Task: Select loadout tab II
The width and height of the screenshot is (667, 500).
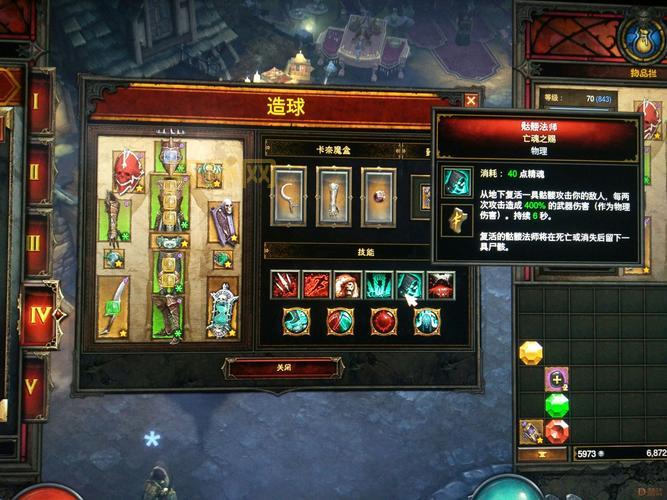Action: tap(37, 172)
